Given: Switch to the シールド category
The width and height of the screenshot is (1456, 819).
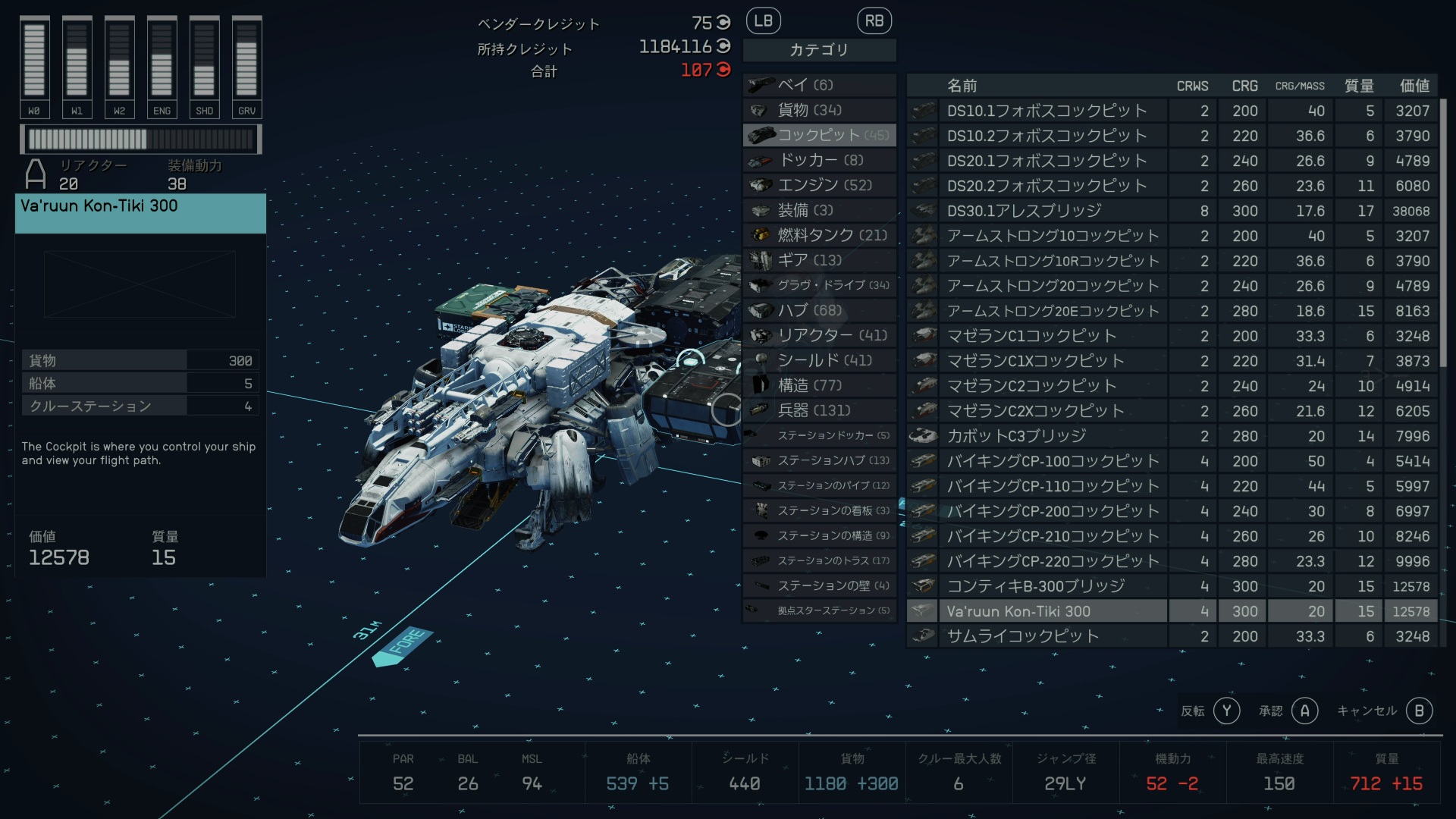Looking at the screenshot, I should pyautogui.click(x=819, y=360).
